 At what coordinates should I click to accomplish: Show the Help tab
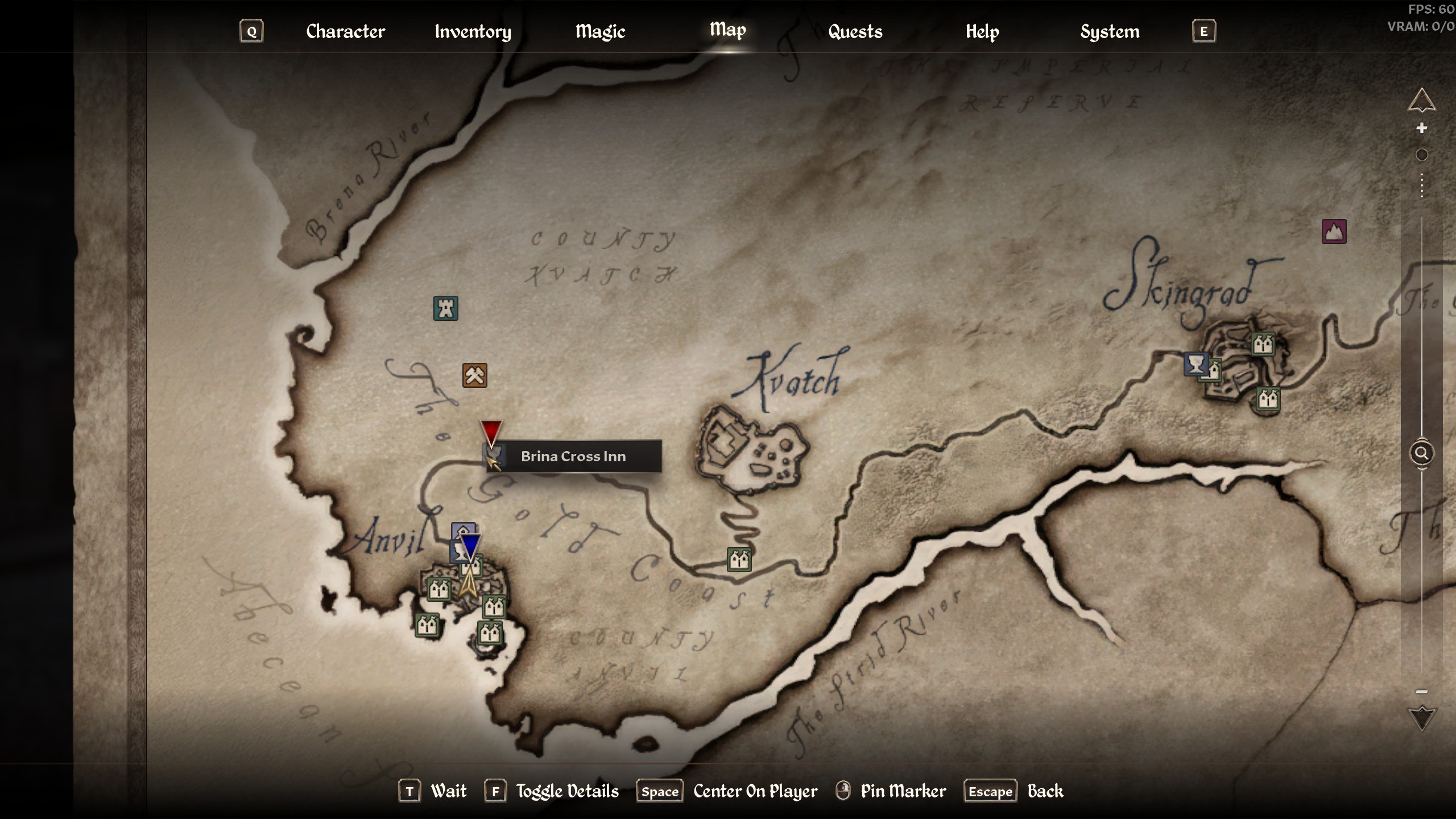(982, 31)
